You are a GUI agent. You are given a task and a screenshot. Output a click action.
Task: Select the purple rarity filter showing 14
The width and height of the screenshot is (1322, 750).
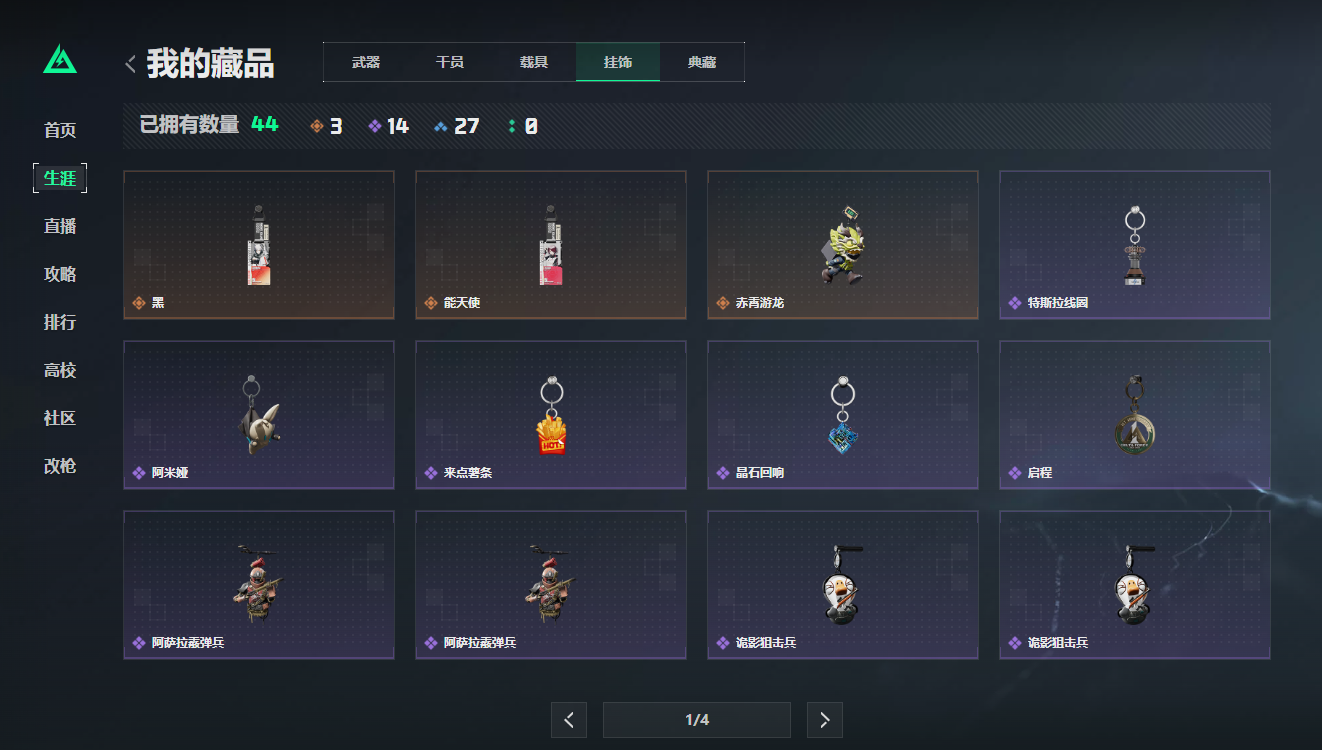click(388, 126)
